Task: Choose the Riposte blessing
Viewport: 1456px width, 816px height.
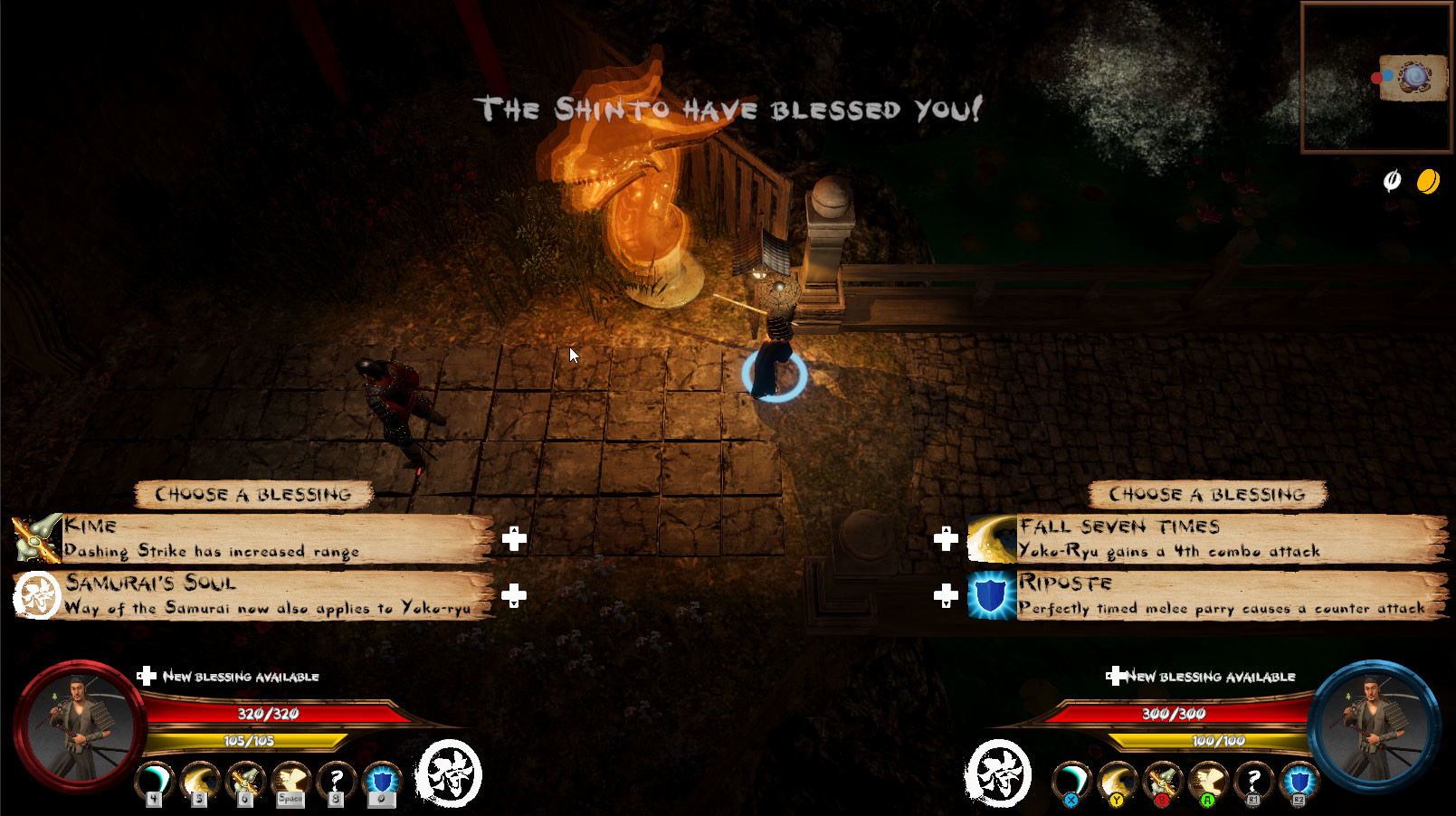Action: click(x=1208, y=595)
